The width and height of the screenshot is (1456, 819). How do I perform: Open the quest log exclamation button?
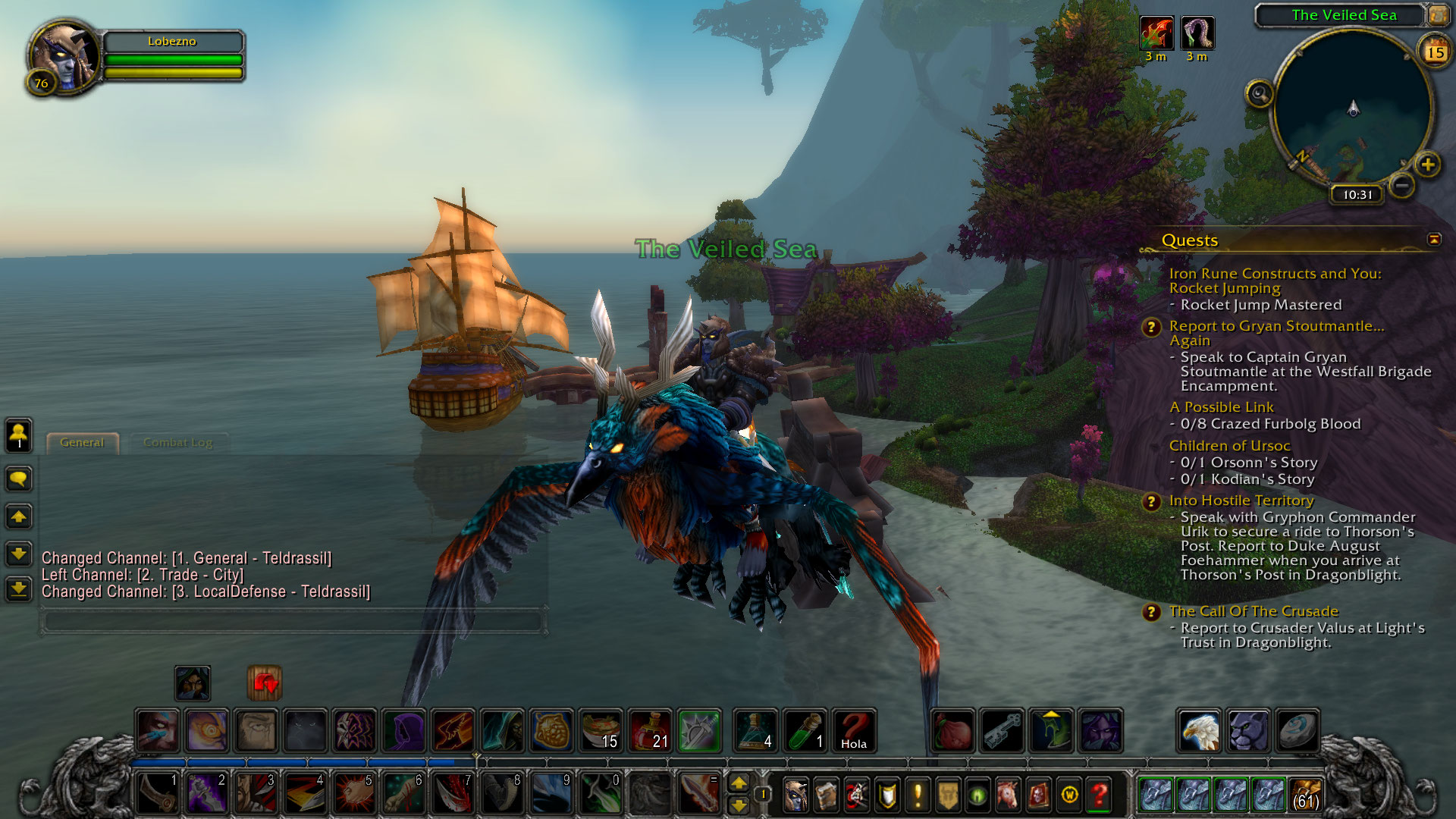point(917,795)
